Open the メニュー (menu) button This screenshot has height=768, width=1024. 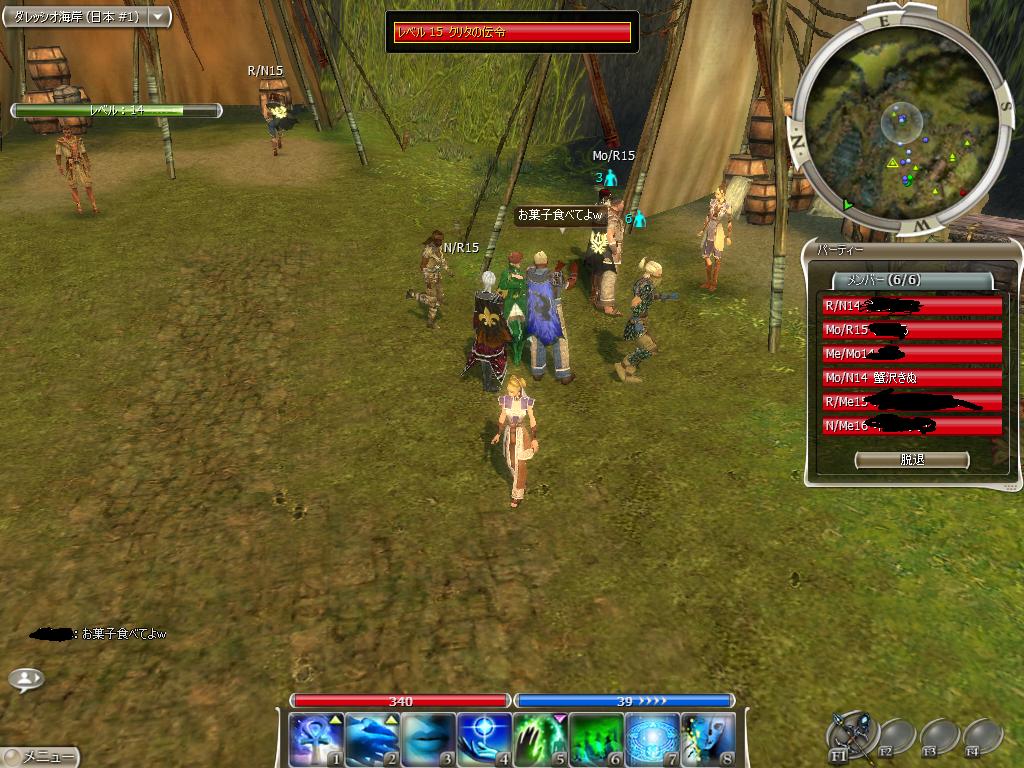(40, 757)
